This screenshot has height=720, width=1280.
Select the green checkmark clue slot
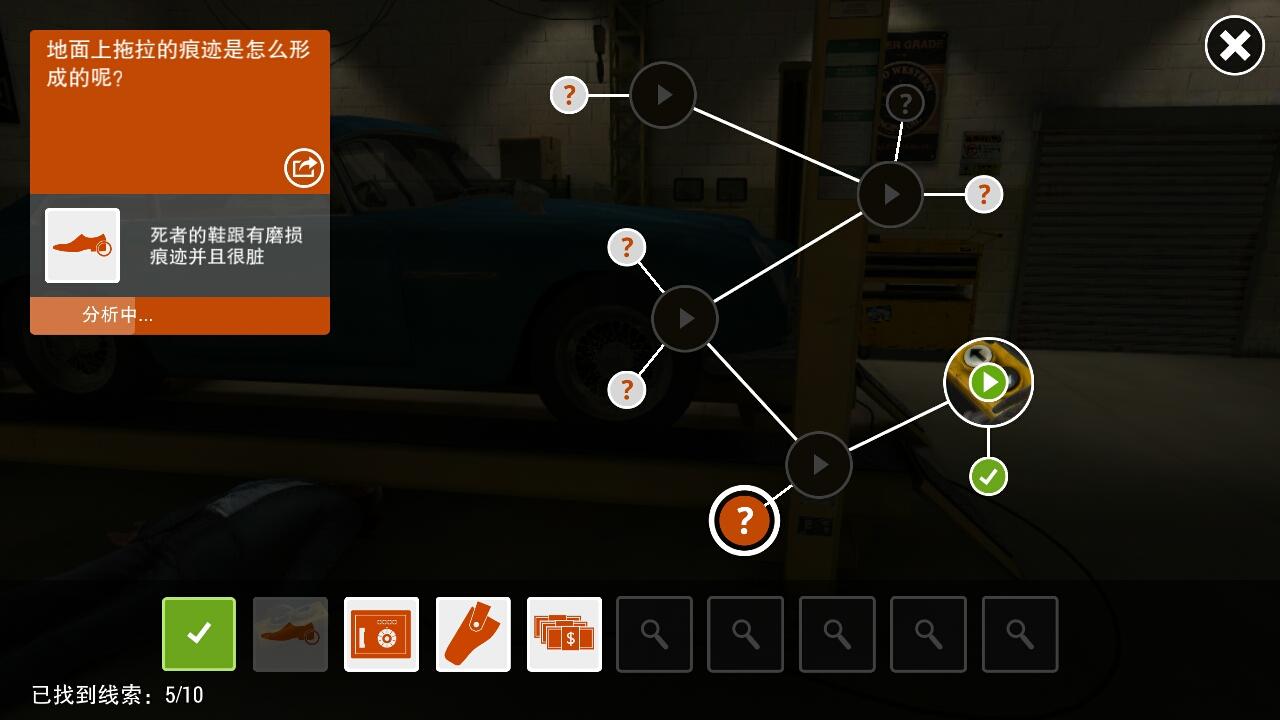pos(199,634)
